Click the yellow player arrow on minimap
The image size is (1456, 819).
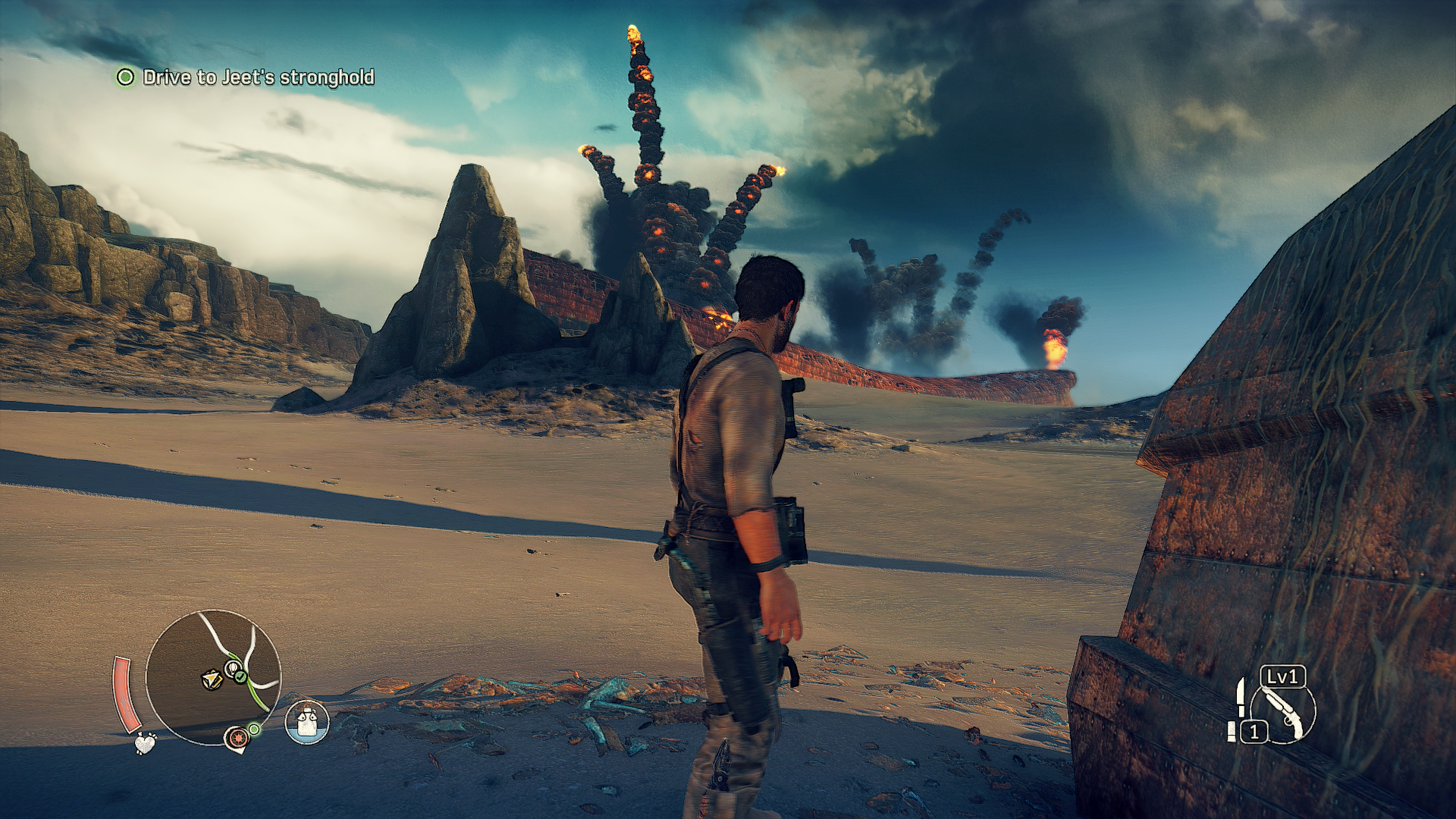[212, 679]
